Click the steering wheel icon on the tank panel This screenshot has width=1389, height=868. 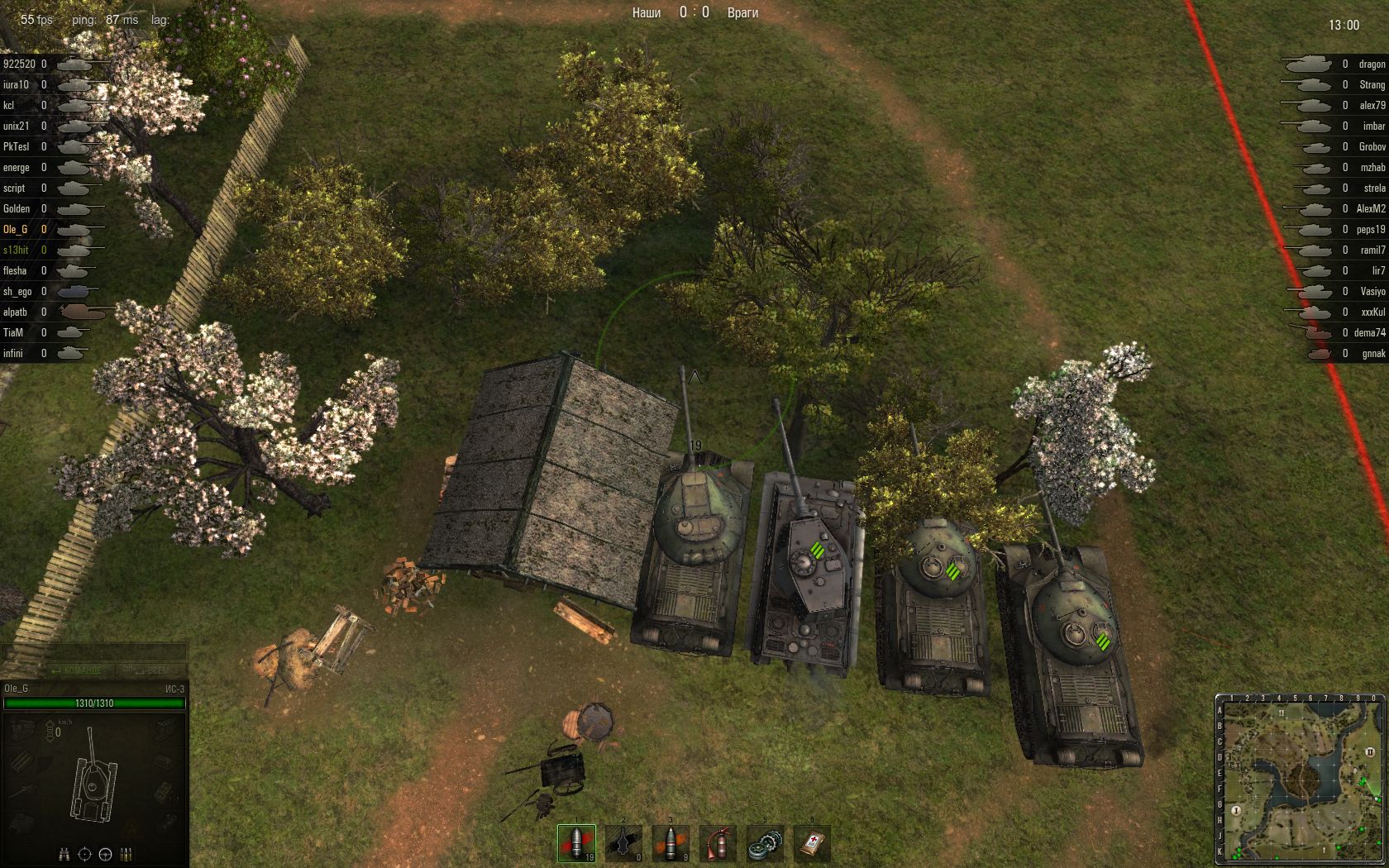106,854
